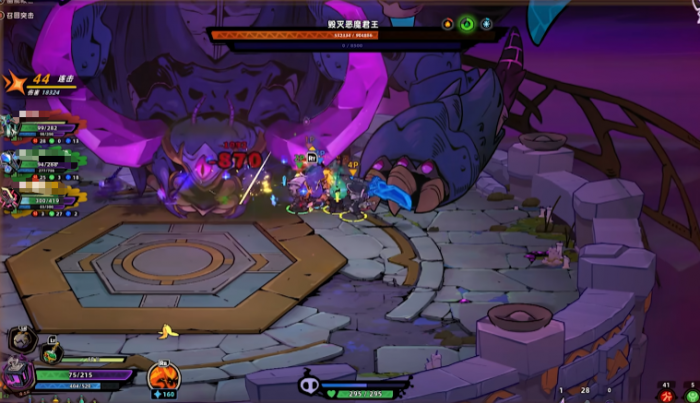This screenshot has width=700, height=403.
Task: Select the green potion flask item
Action: (x=52, y=352)
